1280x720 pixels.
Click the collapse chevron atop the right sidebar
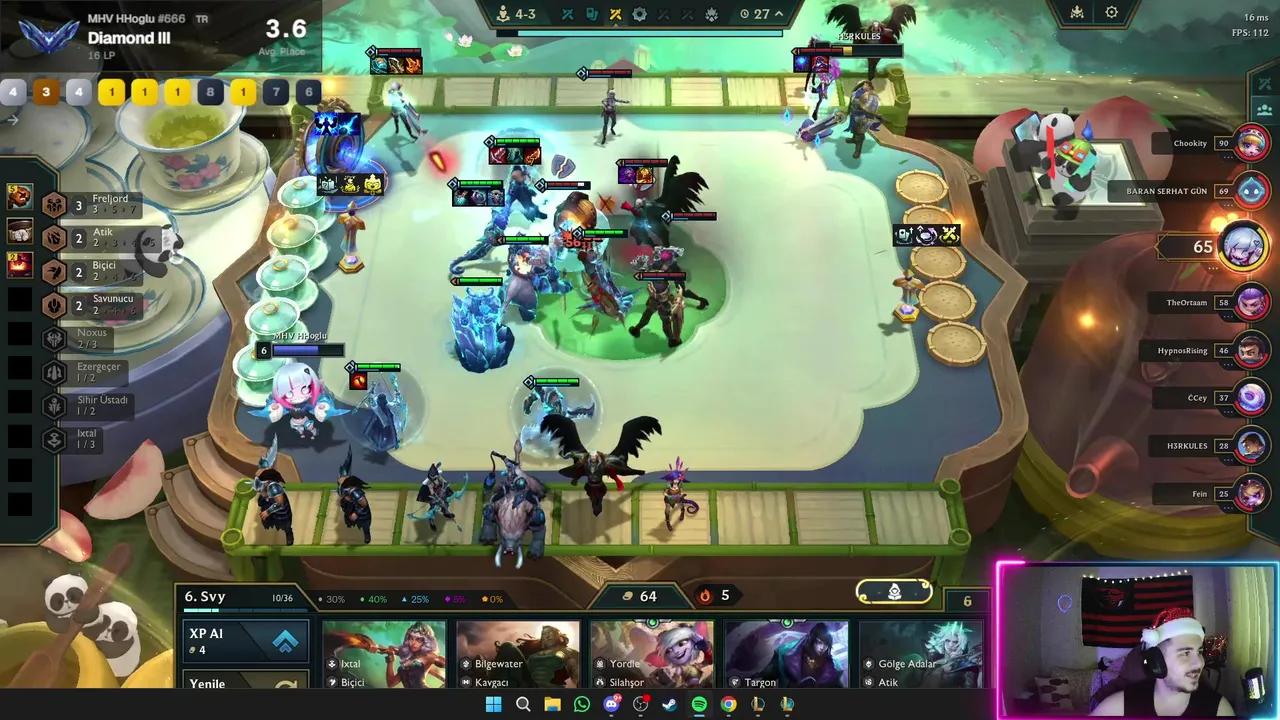1263,84
